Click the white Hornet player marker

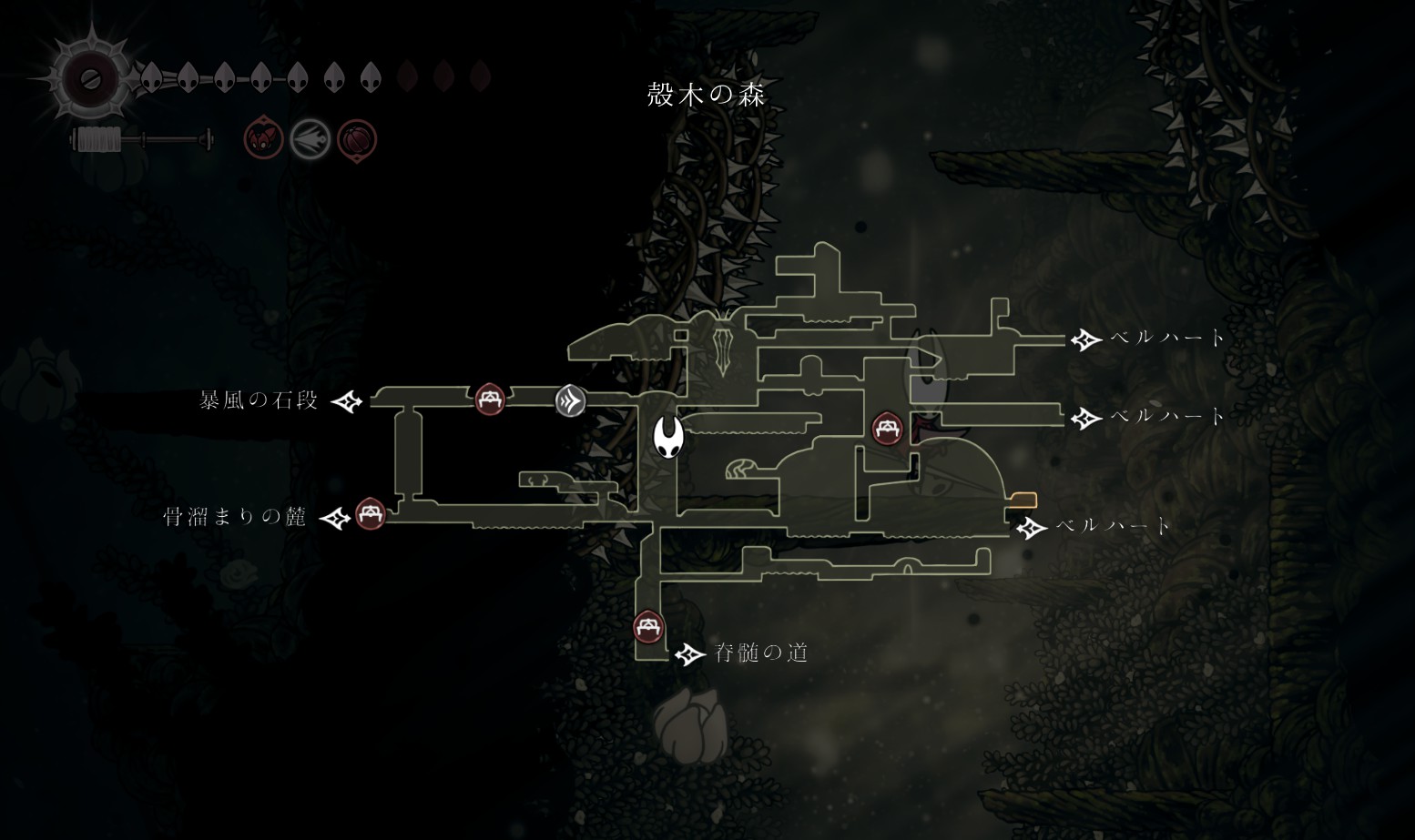pos(667,438)
